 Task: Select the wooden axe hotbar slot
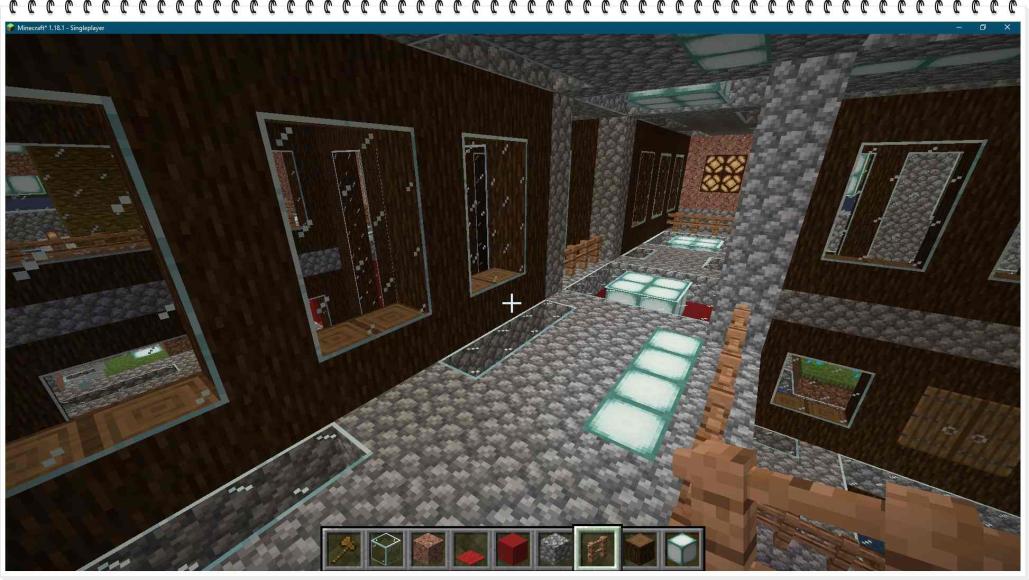tap(343, 548)
